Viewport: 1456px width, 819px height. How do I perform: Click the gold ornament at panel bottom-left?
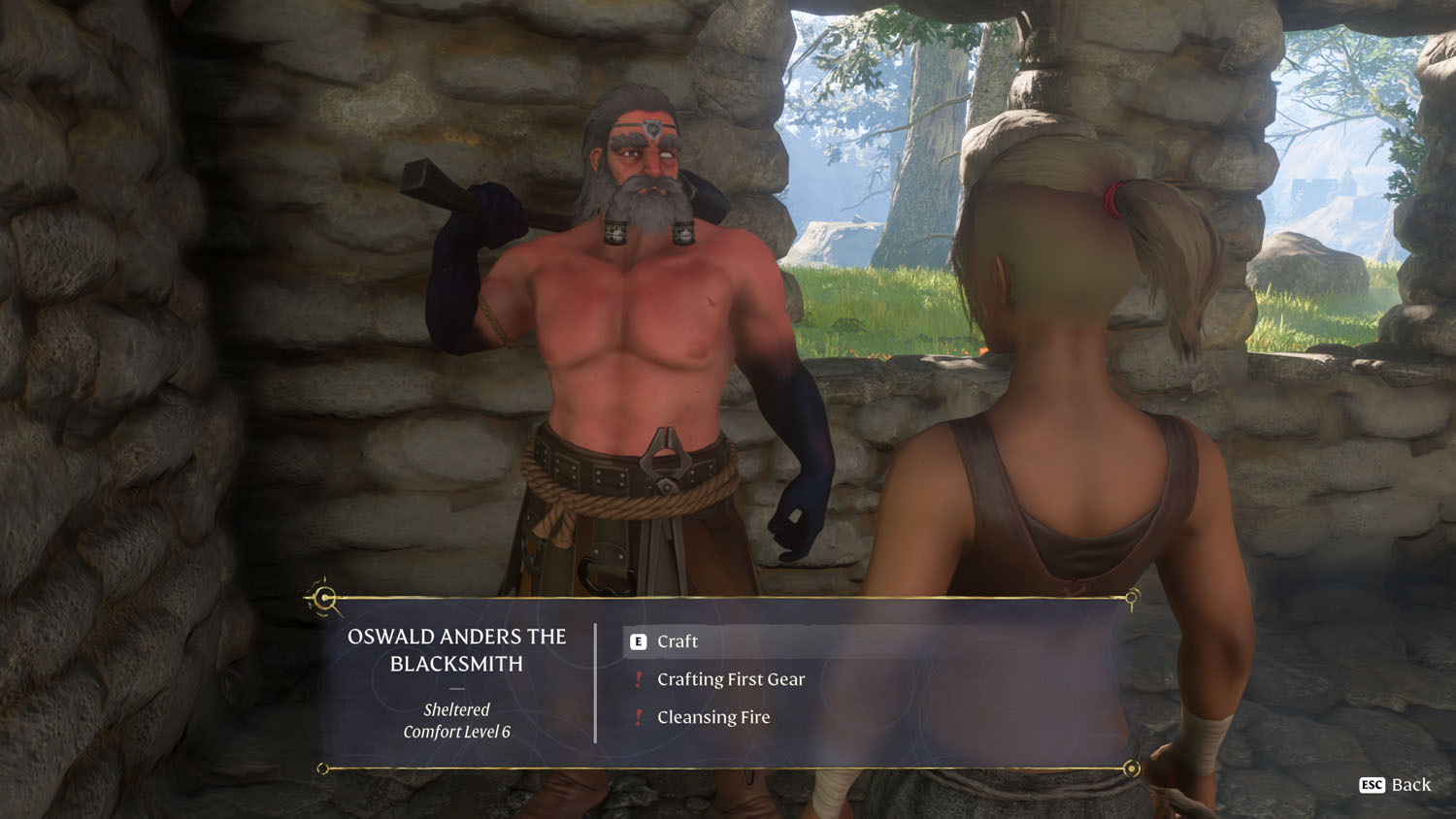pos(322,769)
